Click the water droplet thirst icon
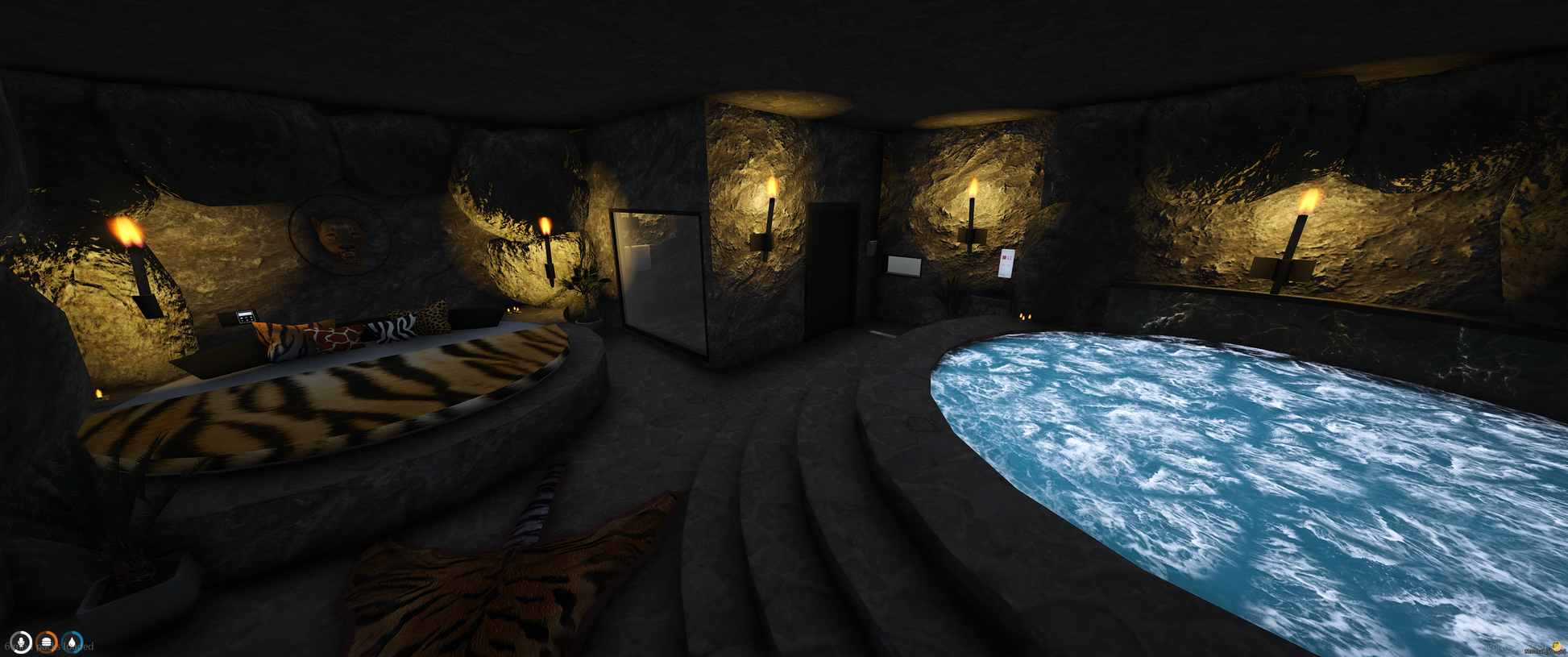Screen dimensions: 1568x657 click(73, 642)
